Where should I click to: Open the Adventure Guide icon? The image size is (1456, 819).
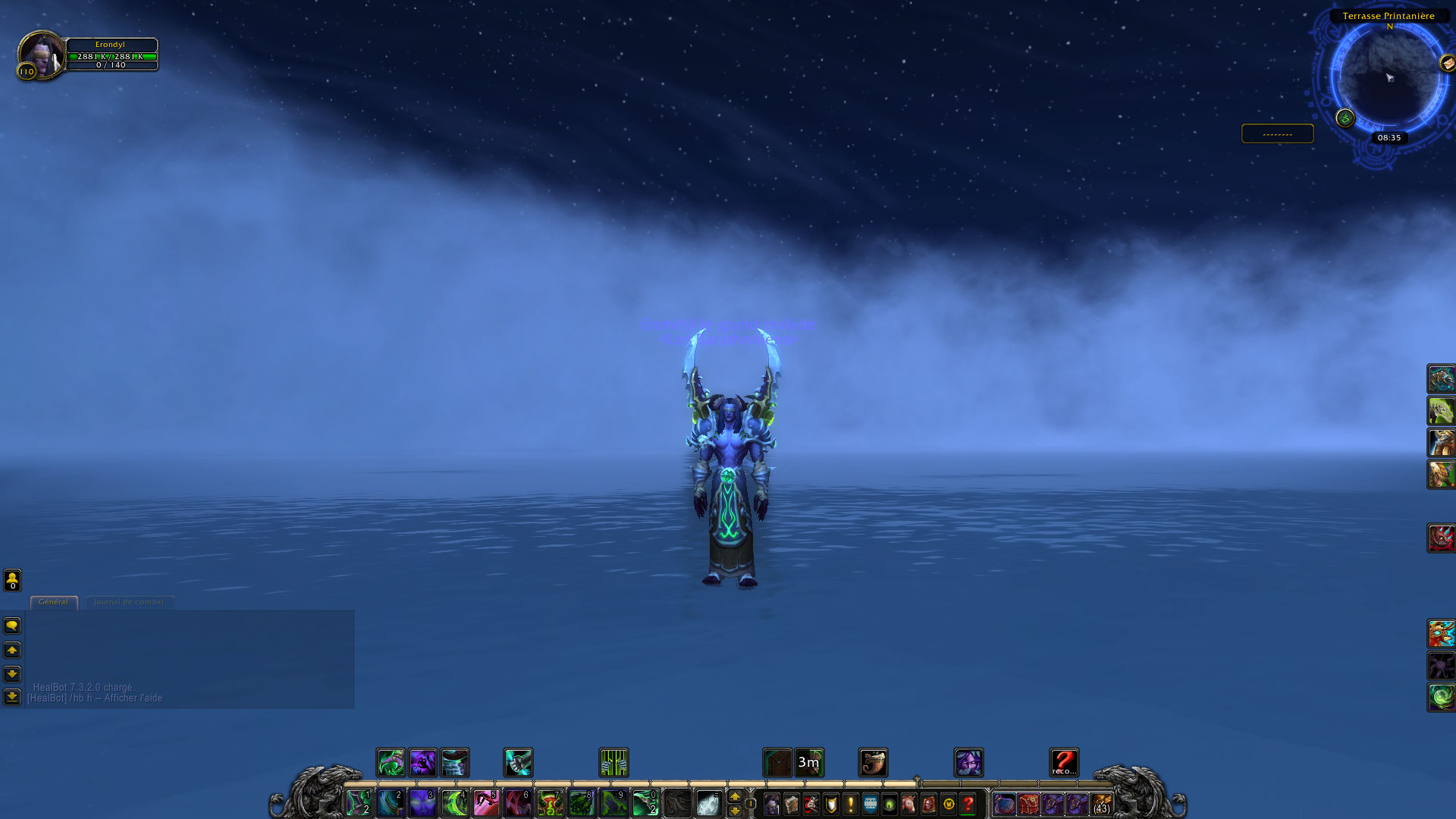(x=928, y=803)
